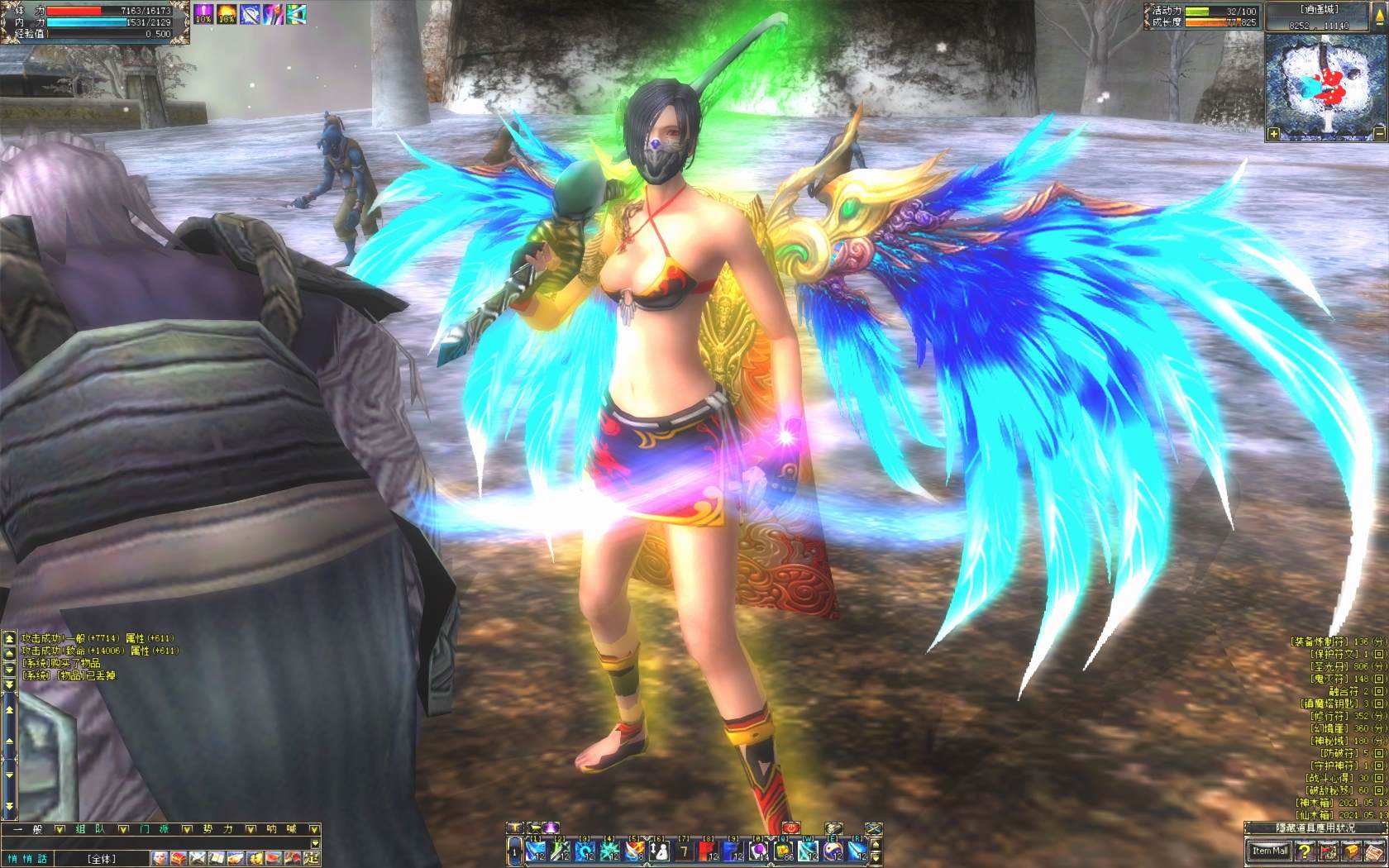Toggle 隱藏道具應用状况 panel
The width and height of the screenshot is (1389, 868).
(1315, 828)
